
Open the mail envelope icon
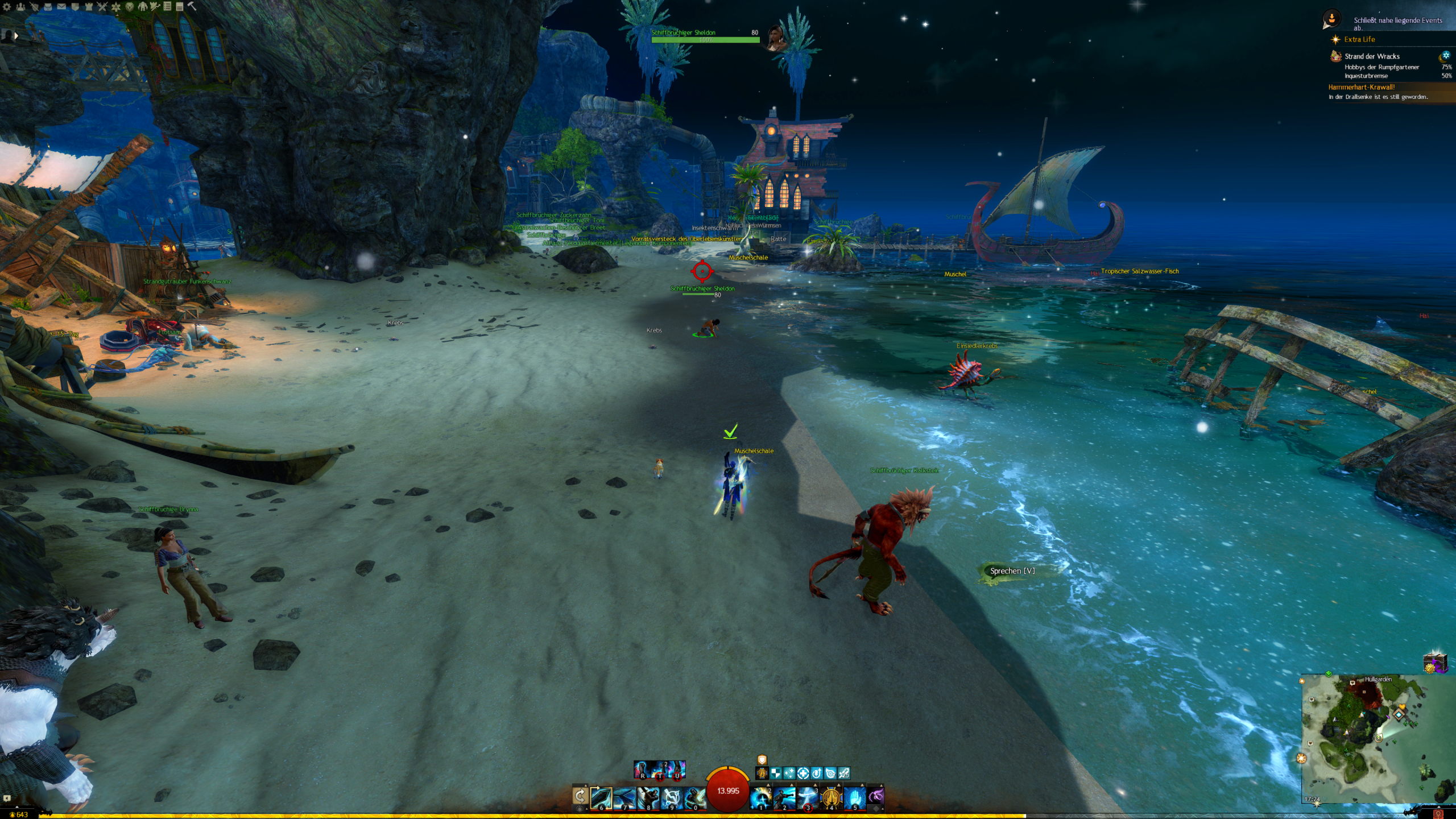pyautogui.click(x=61, y=7)
